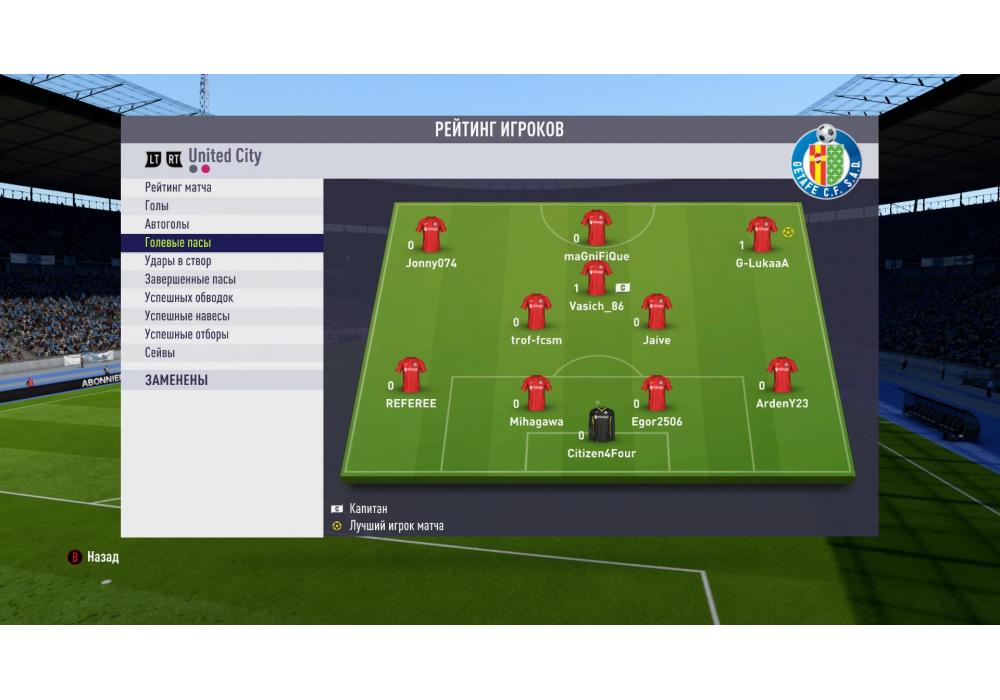This screenshot has width=1000, height=700.
Task: Open the ЗАМЕНЕНЫ substitutes section
Action: tap(176, 380)
